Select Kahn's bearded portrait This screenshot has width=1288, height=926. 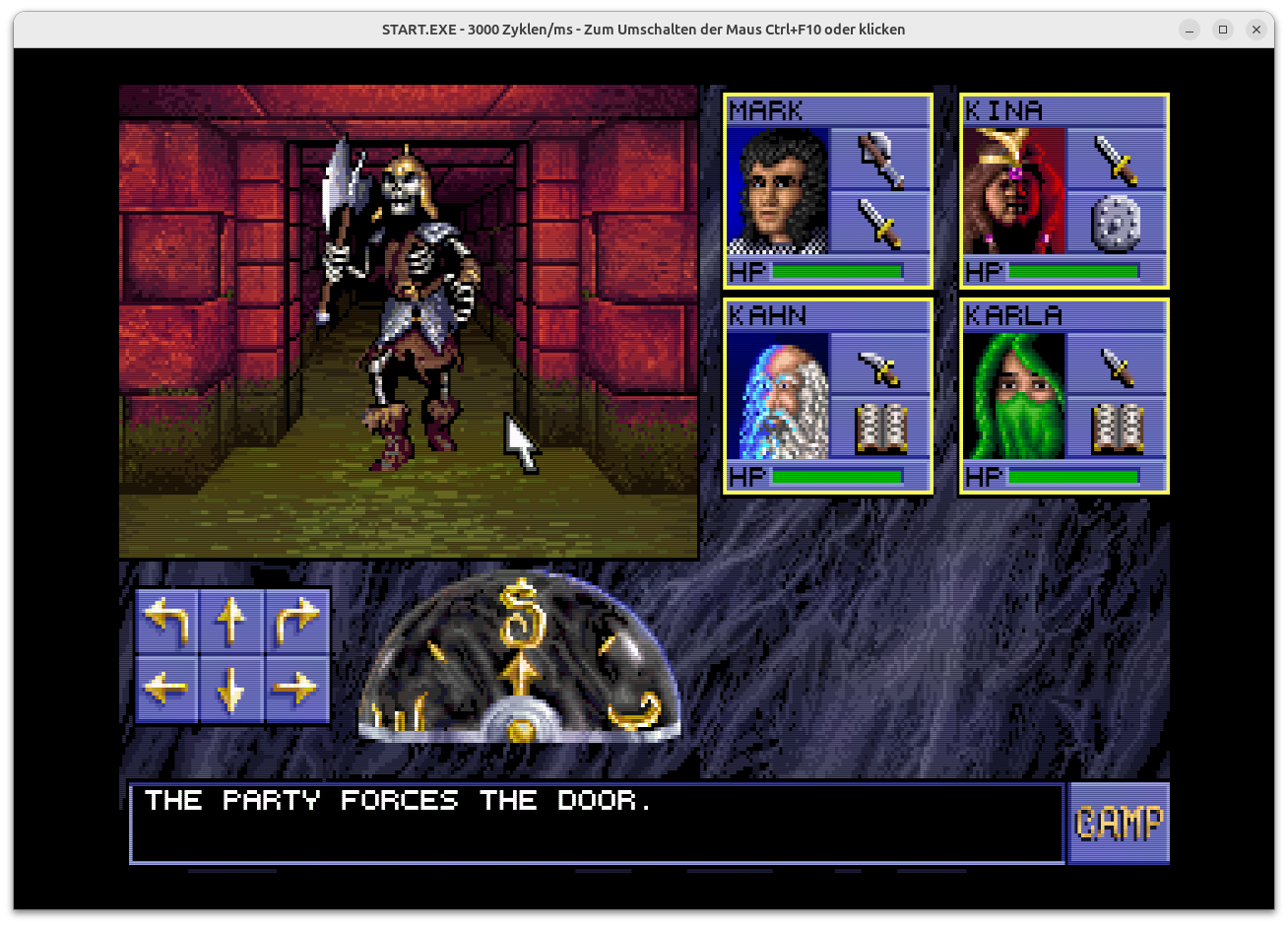click(x=778, y=396)
